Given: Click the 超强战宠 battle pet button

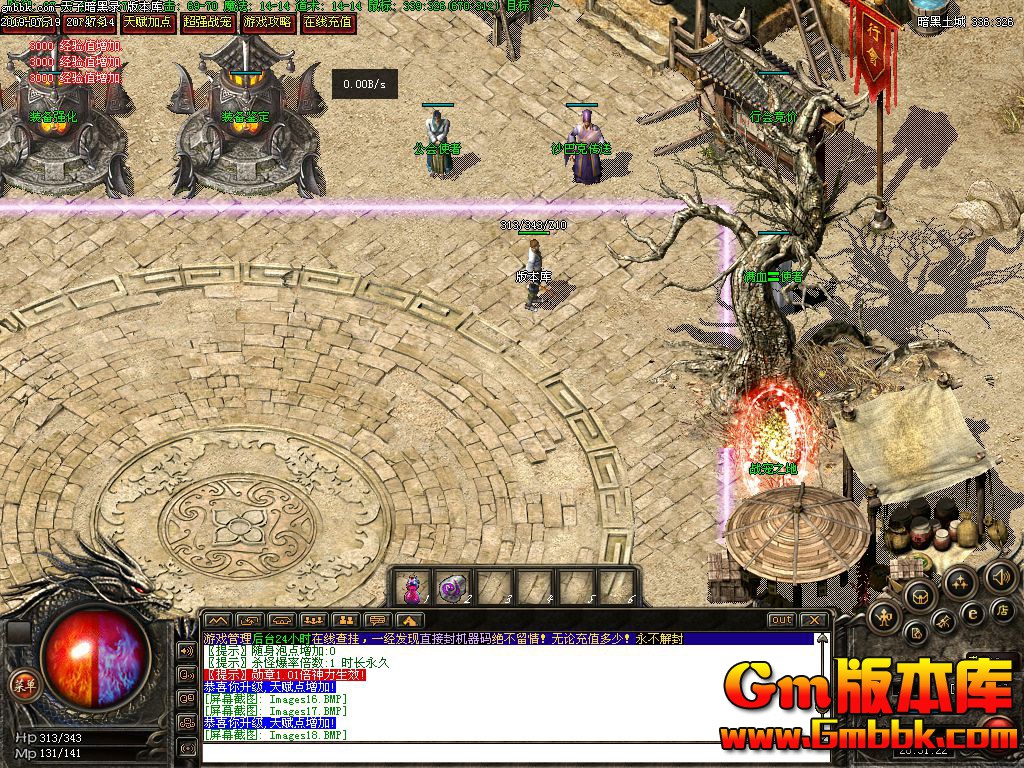Looking at the screenshot, I should (x=208, y=21).
